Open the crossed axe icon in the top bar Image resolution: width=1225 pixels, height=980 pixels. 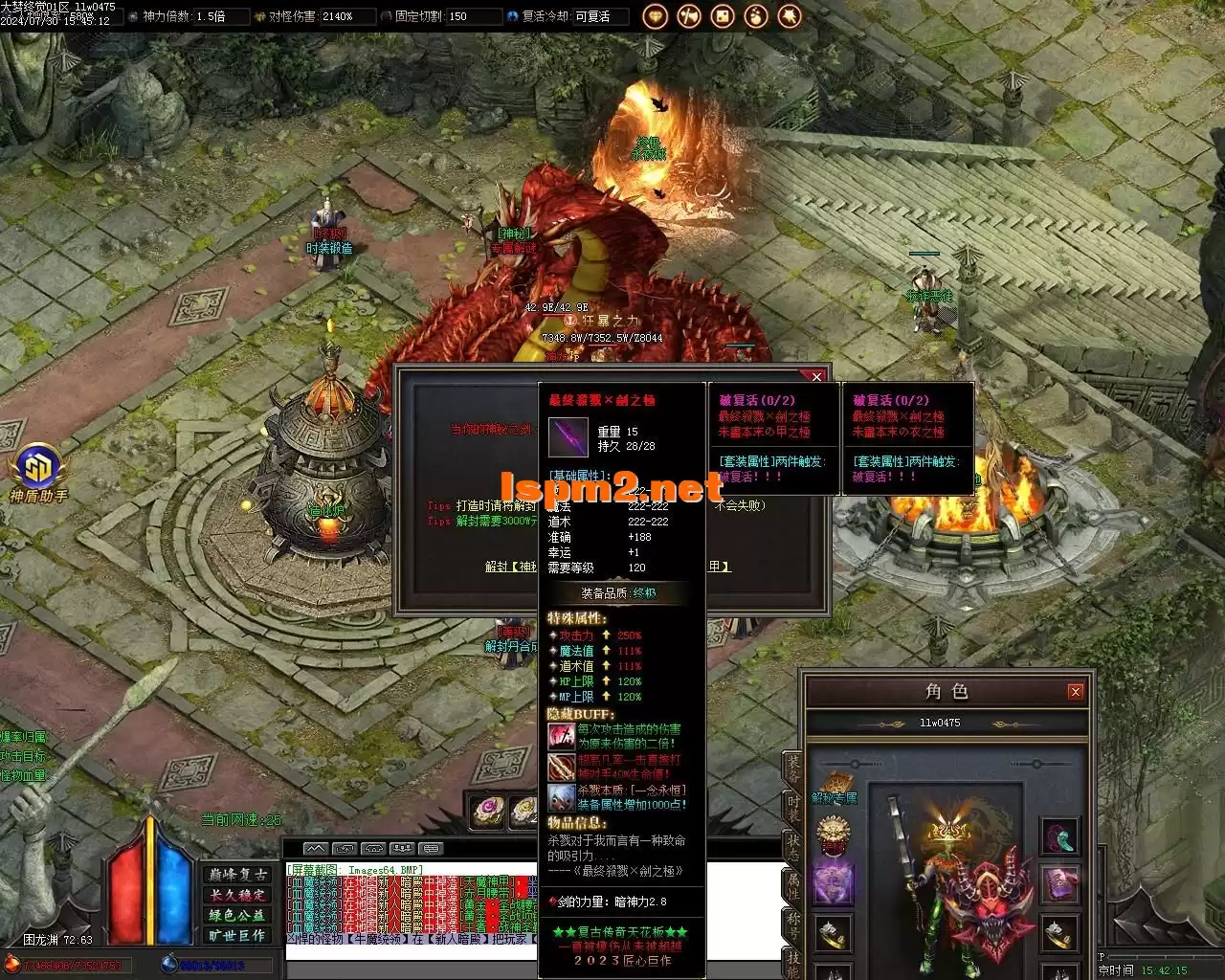click(688, 16)
